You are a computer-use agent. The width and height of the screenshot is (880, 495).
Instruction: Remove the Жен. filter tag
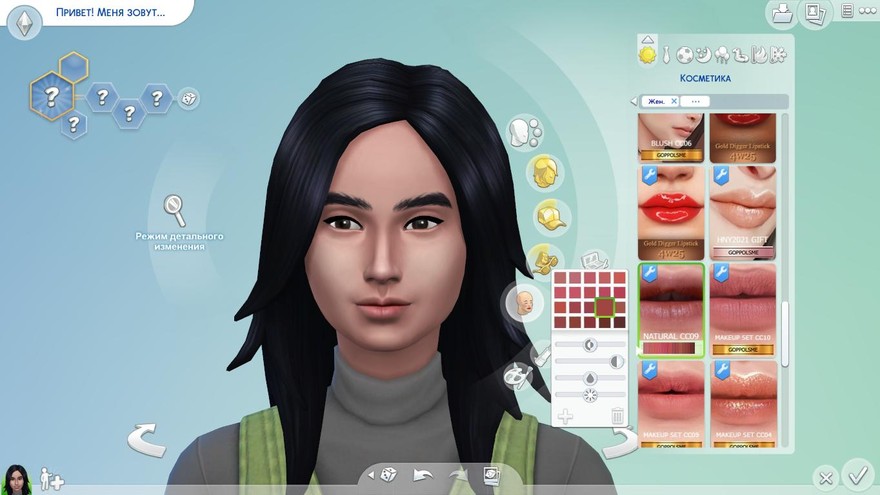(674, 101)
